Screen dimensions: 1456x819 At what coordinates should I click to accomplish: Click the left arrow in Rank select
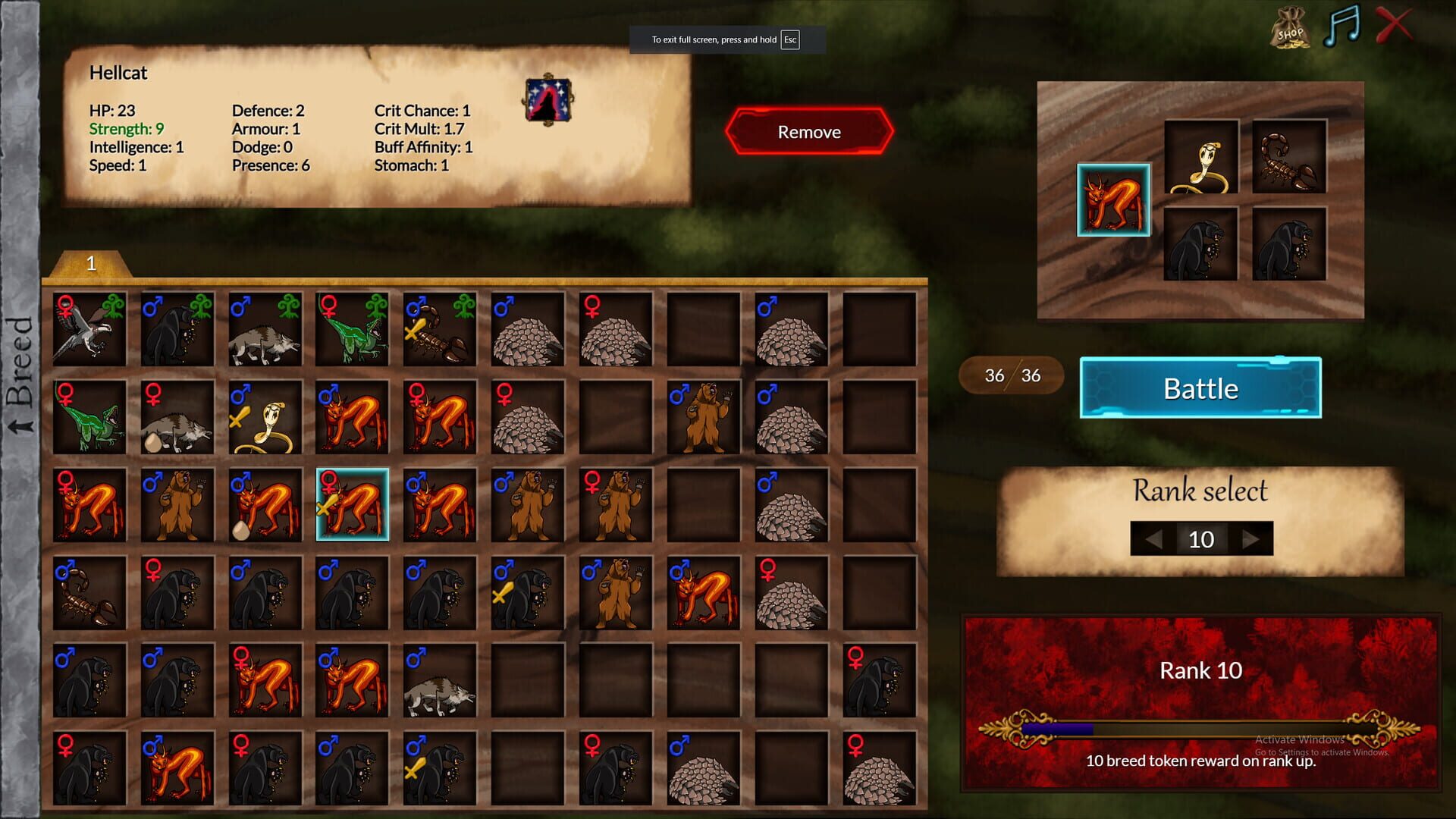pyautogui.click(x=1154, y=540)
